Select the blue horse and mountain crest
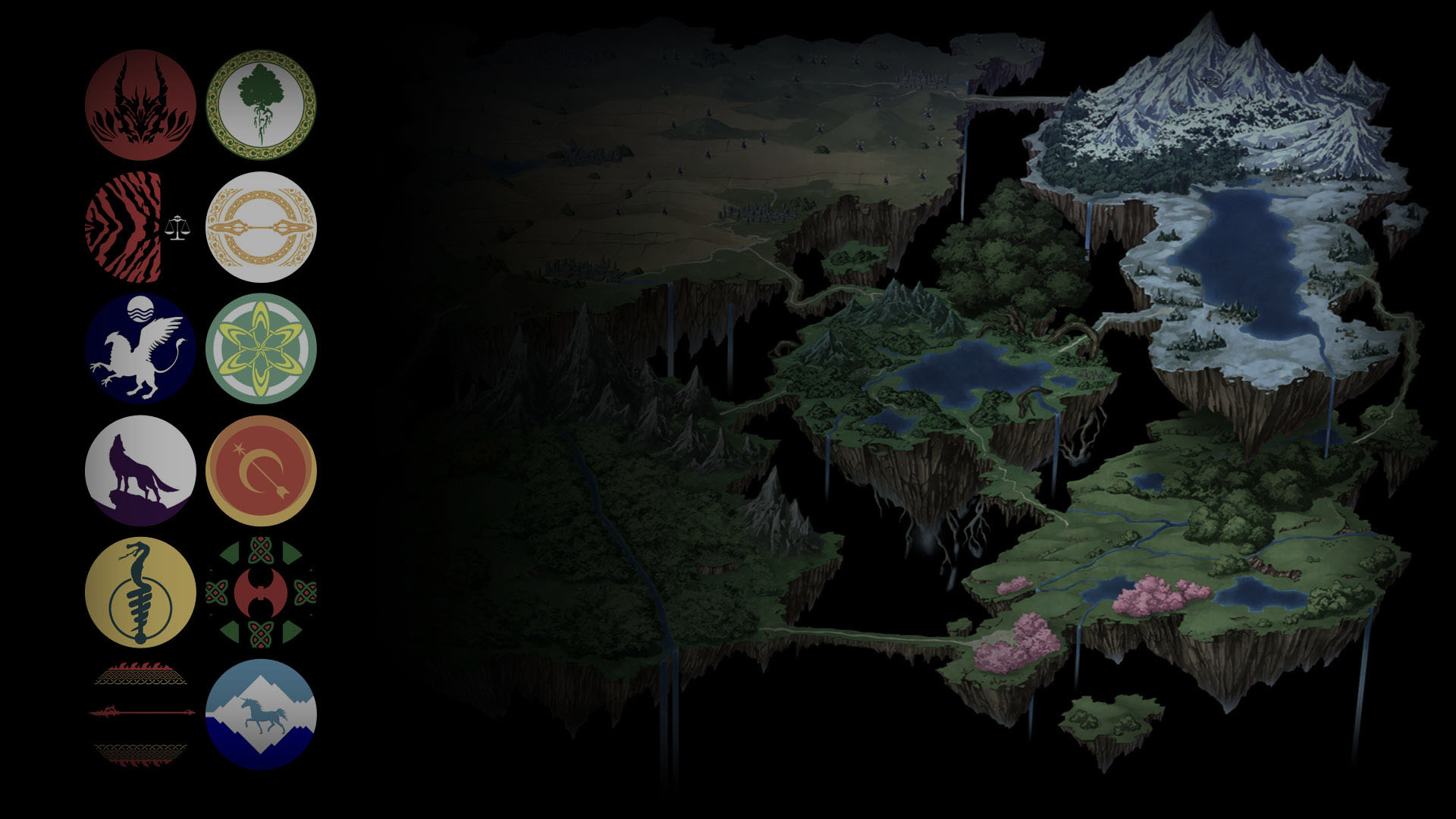This screenshot has height=819, width=1456. [261, 714]
